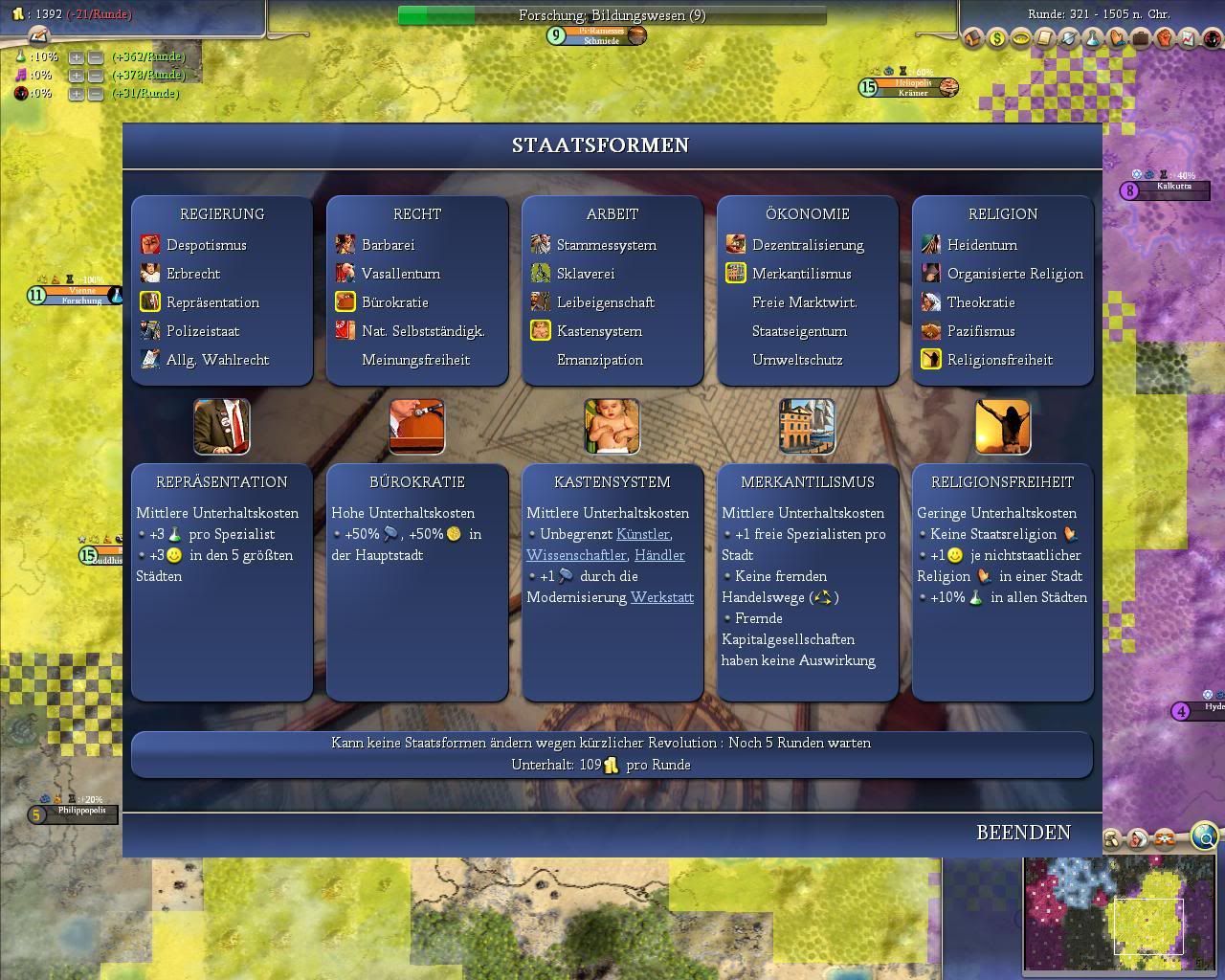Choose Vasallentum in the Recht column
The height and width of the screenshot is (980, 1225).
click(400, 274)
